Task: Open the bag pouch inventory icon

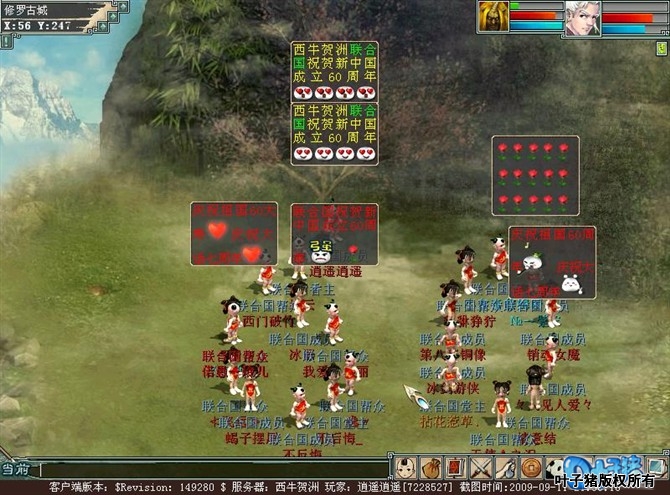Action: point(431,467)
